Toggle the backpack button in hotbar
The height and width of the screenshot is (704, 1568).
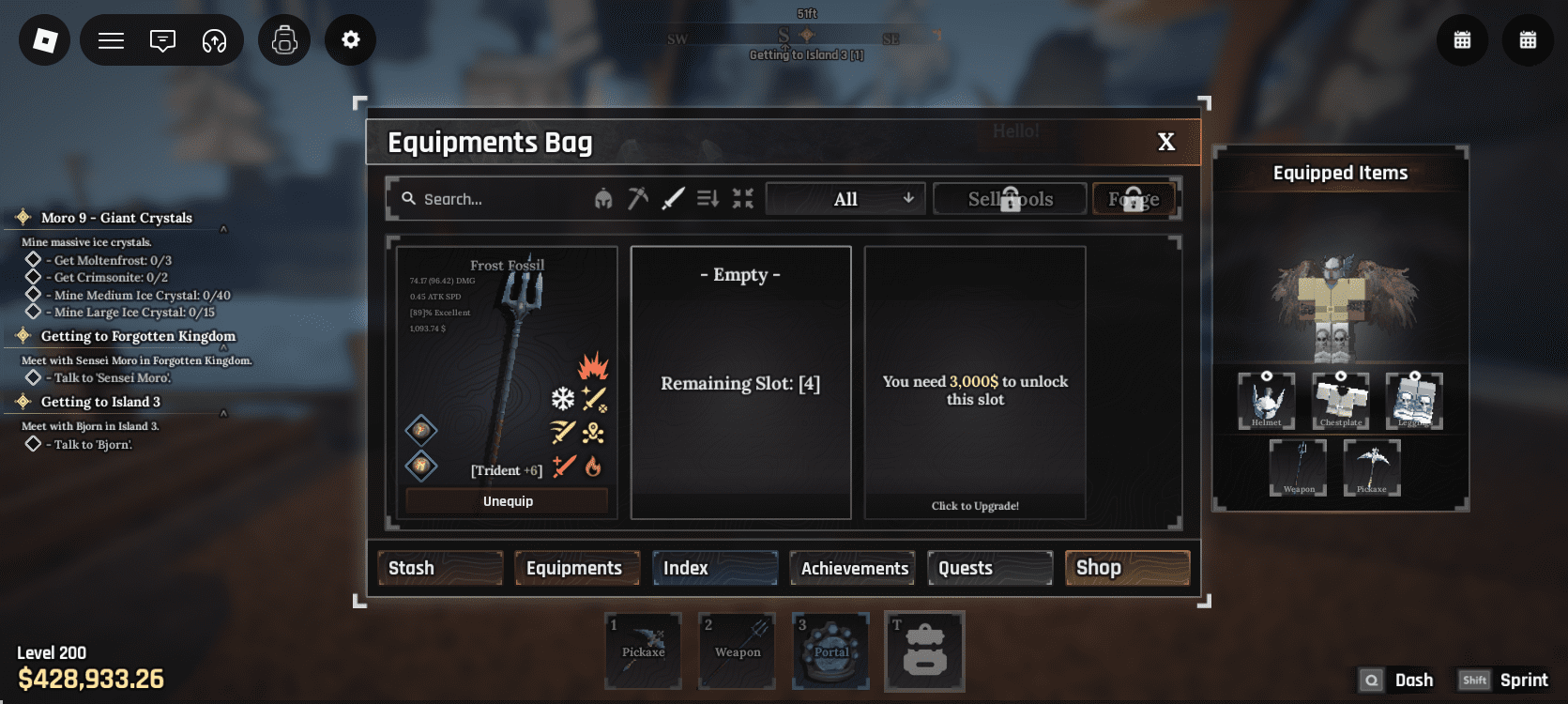[924, 651]
